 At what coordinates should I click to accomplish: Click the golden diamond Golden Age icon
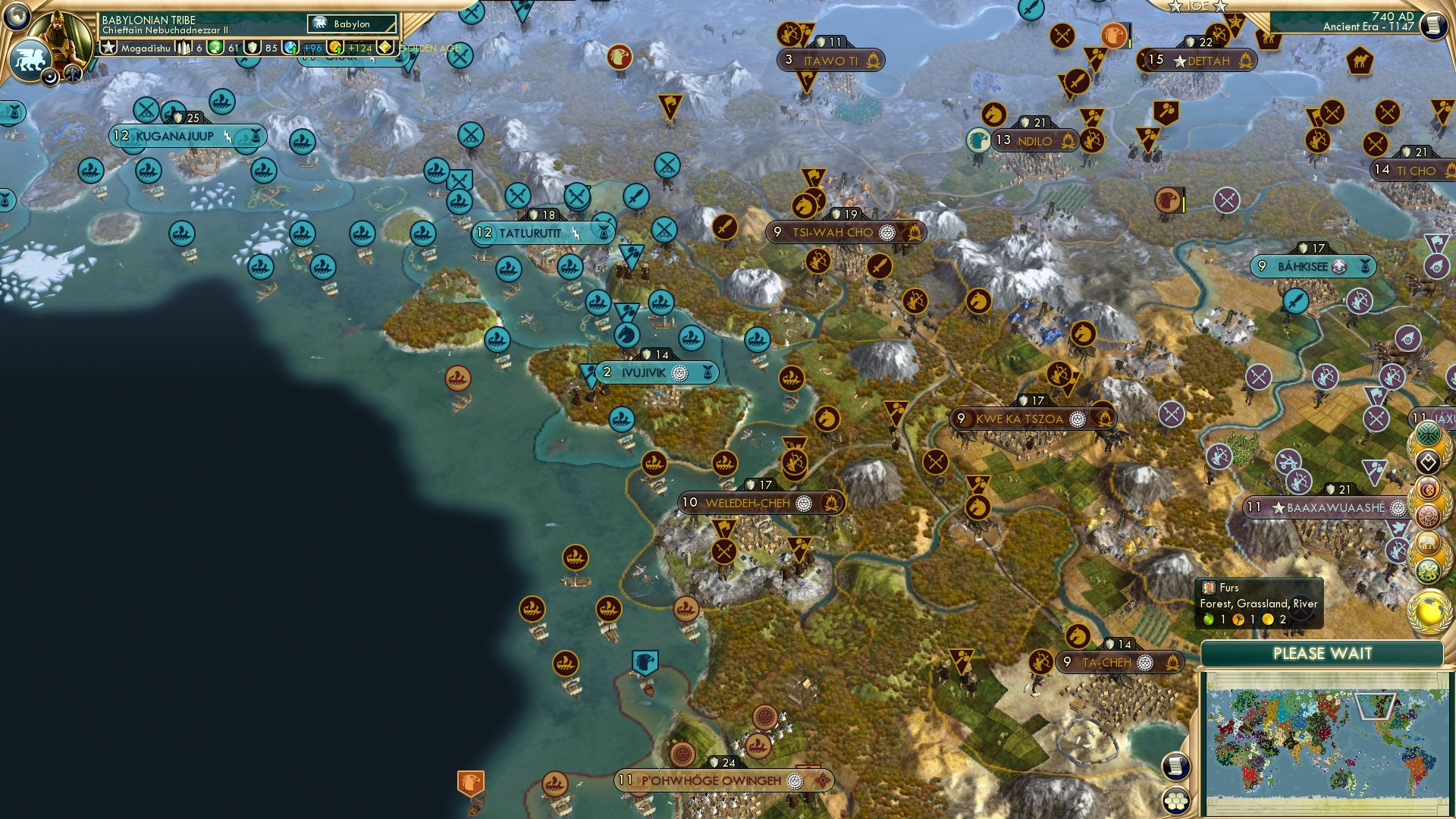tap(385, 47)
